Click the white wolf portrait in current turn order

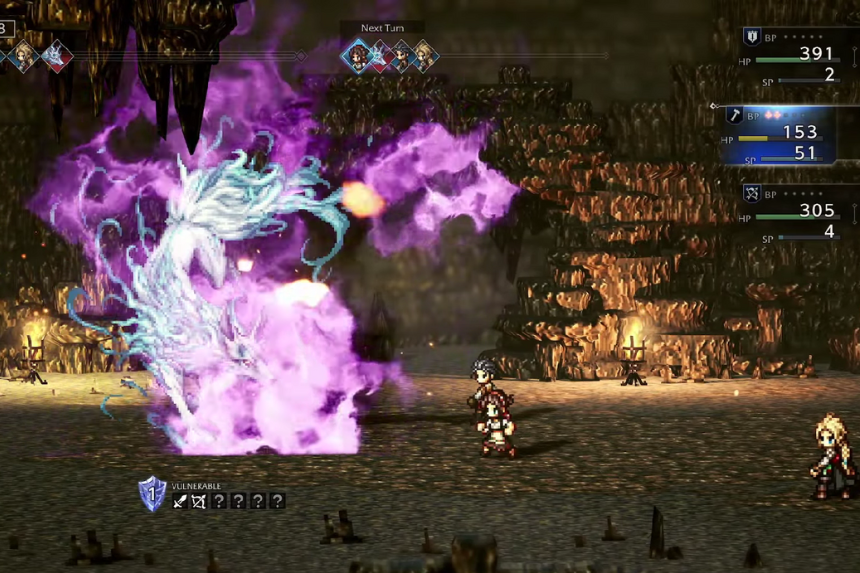(55, 55)
